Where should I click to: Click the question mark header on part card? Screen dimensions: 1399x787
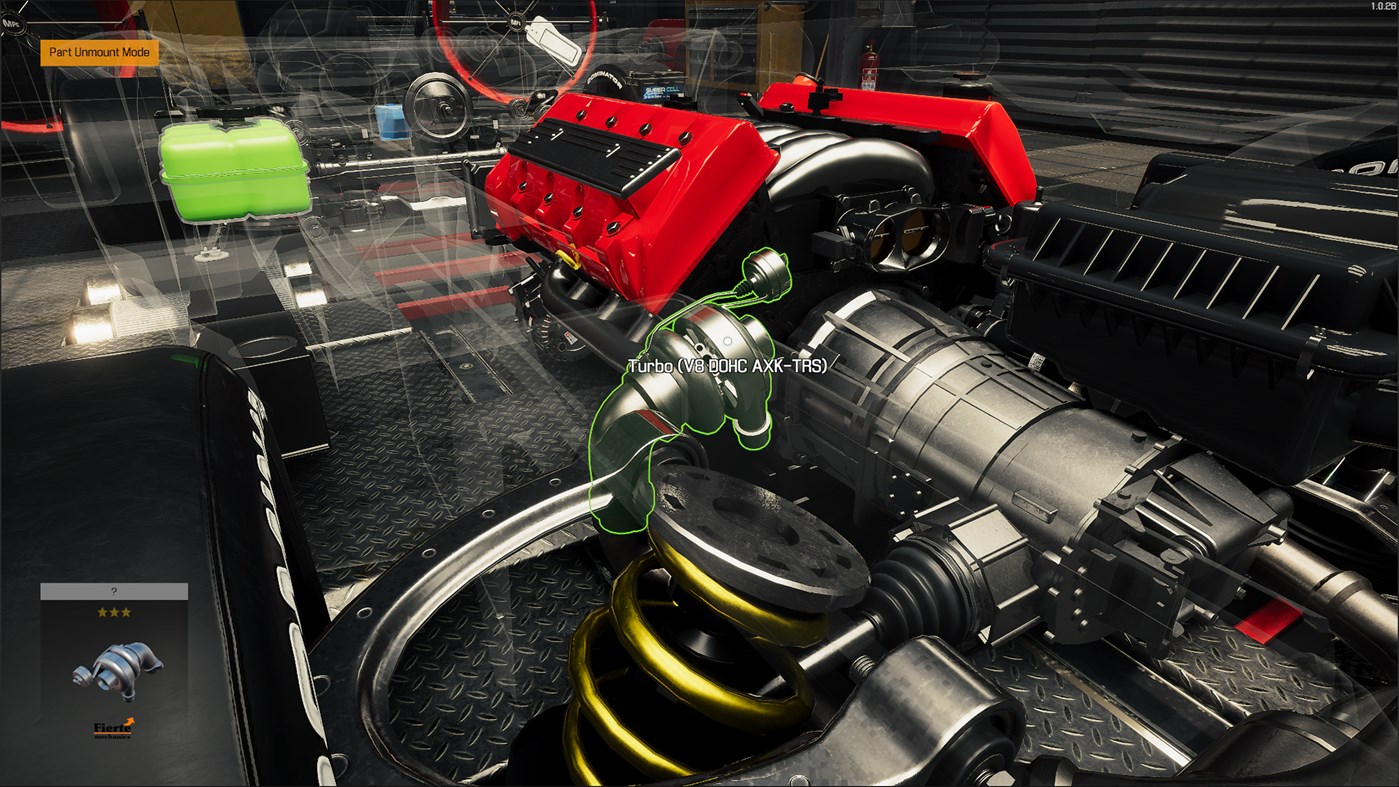coord(114,590)
